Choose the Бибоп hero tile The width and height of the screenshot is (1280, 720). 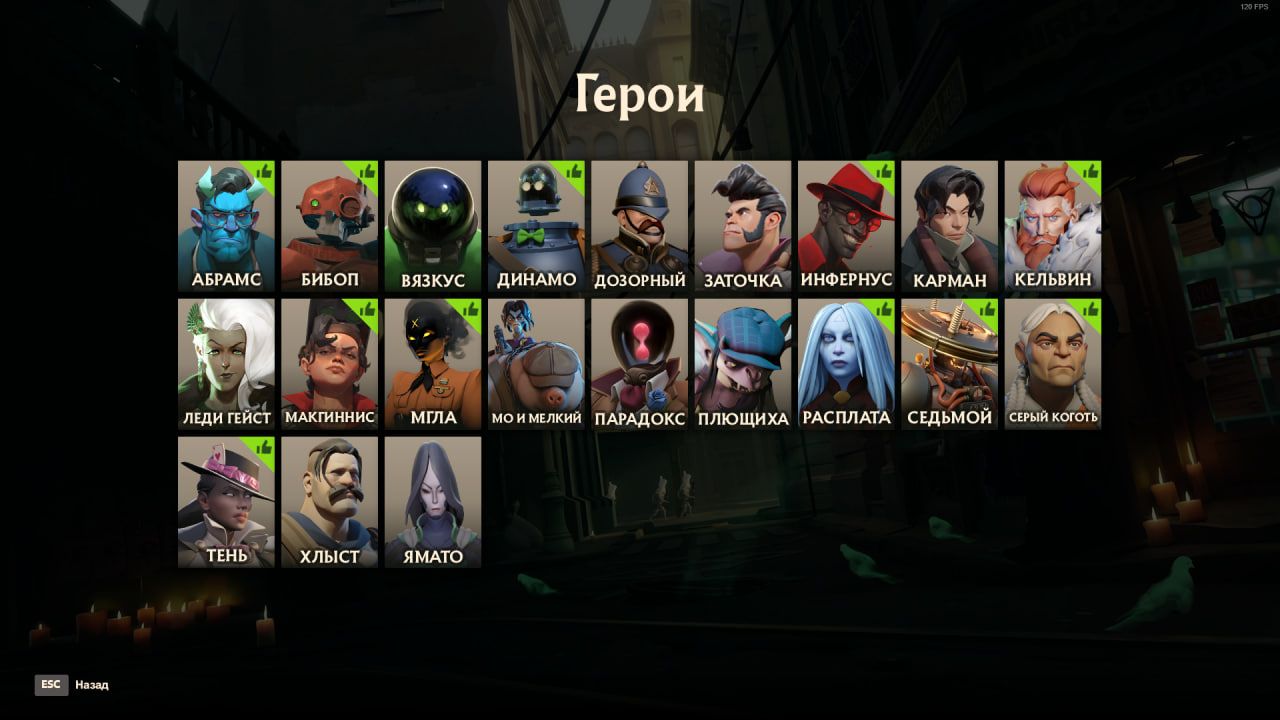click(x=329, y=226)
